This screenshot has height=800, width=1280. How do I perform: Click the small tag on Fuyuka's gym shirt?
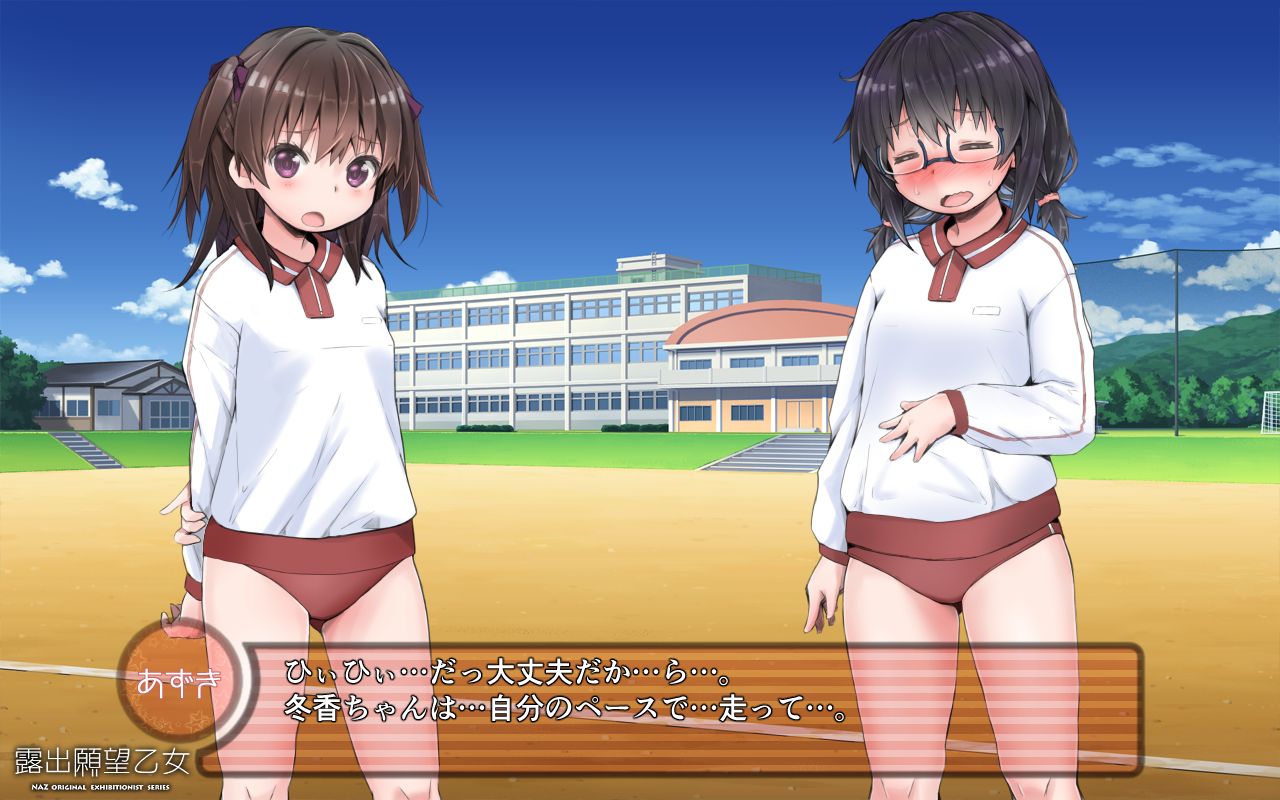984,311
